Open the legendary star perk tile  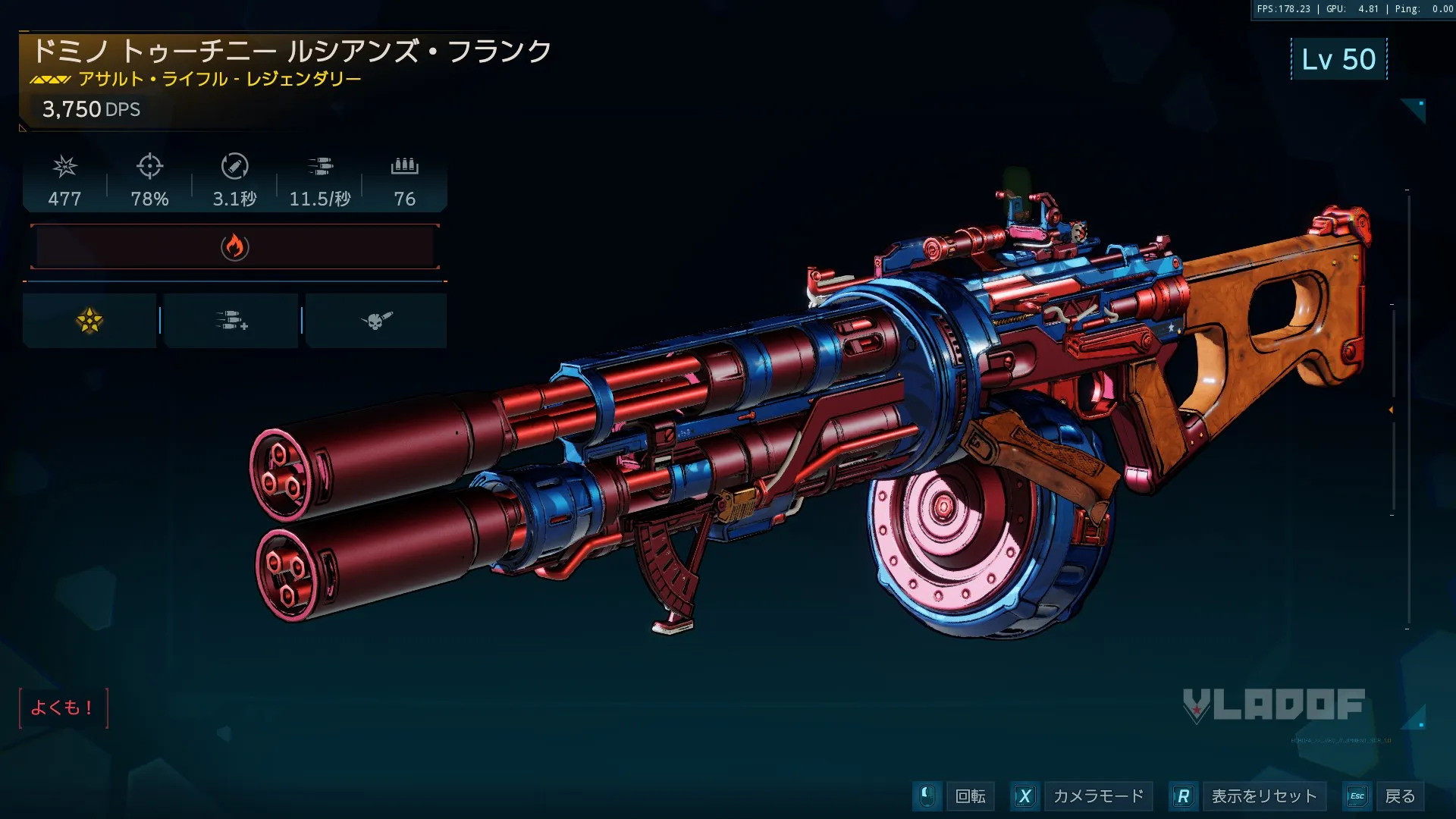[89, 321]
